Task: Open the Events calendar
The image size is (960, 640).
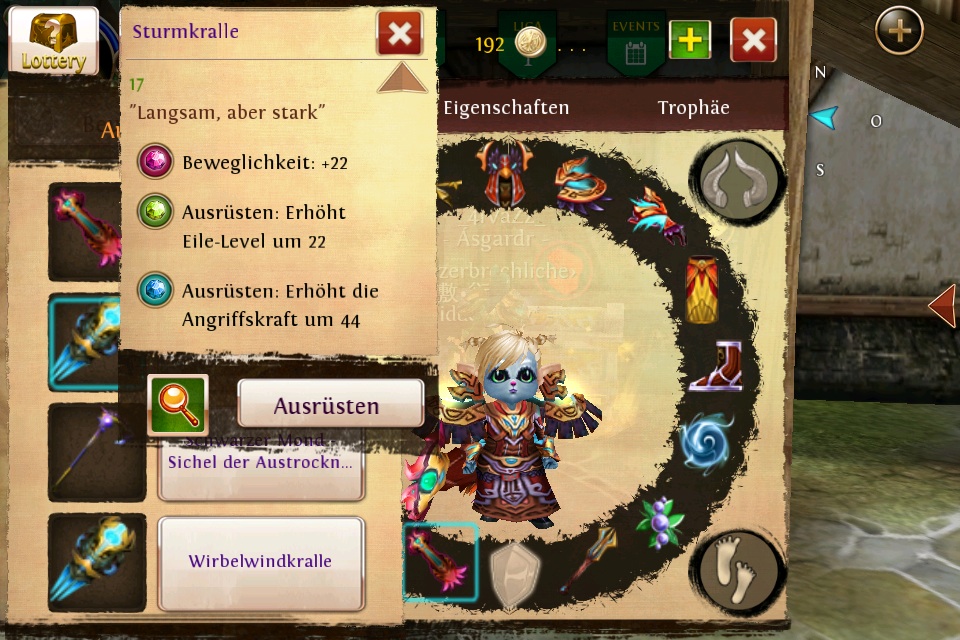Action: tap(635, 42)
